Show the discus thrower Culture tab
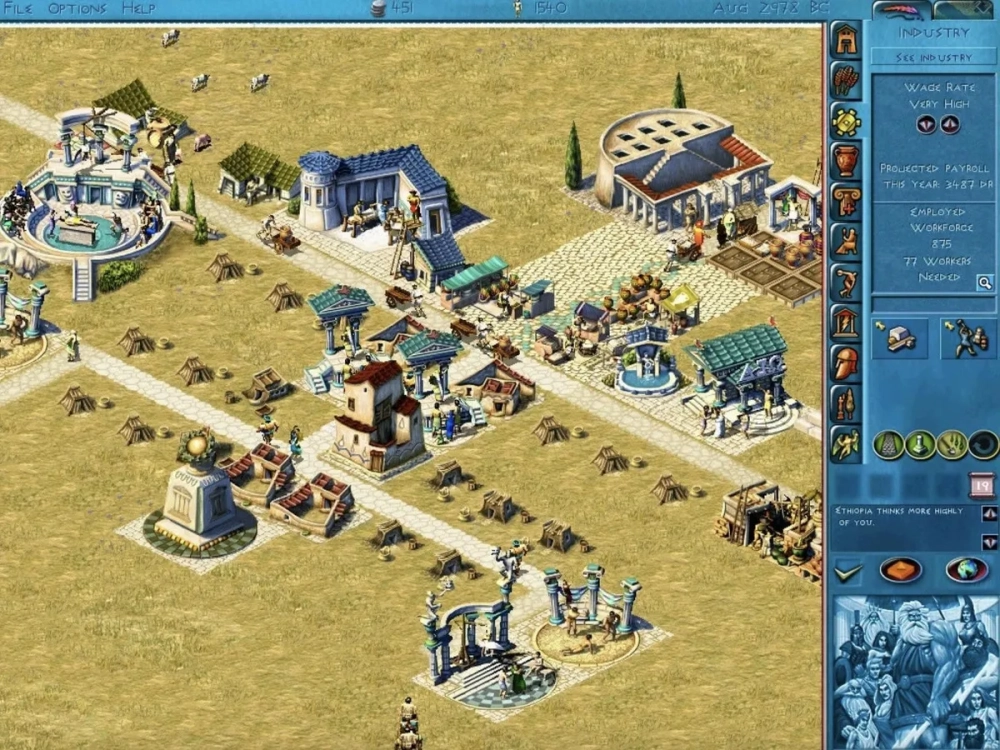 tap(846, 282)
